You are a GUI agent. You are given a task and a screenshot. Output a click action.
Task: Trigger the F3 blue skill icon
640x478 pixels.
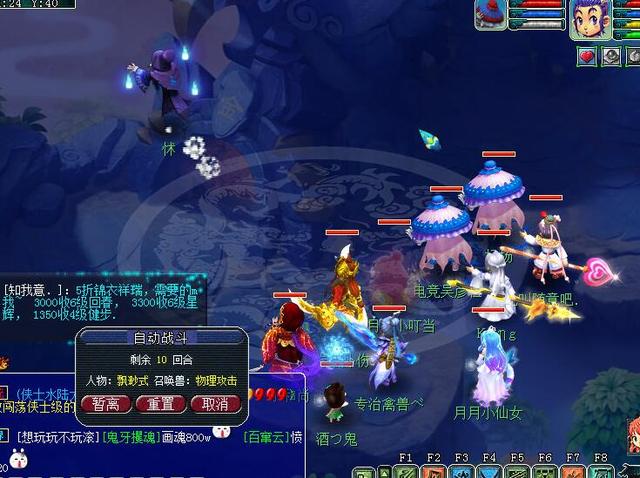click(461, 471)
